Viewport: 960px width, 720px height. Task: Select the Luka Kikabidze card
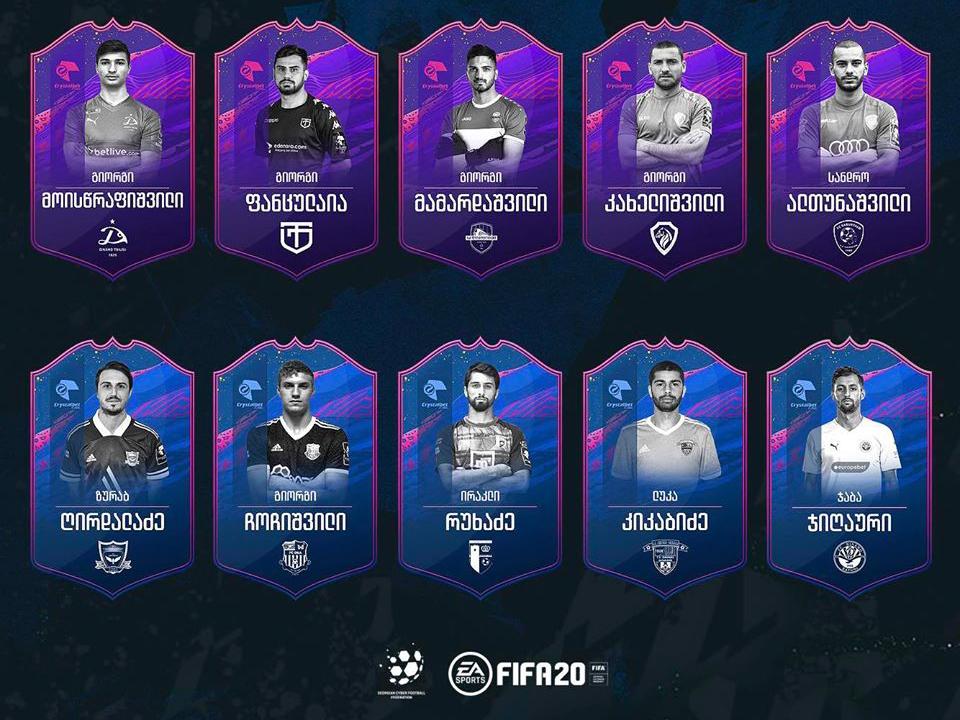(664, 468)
